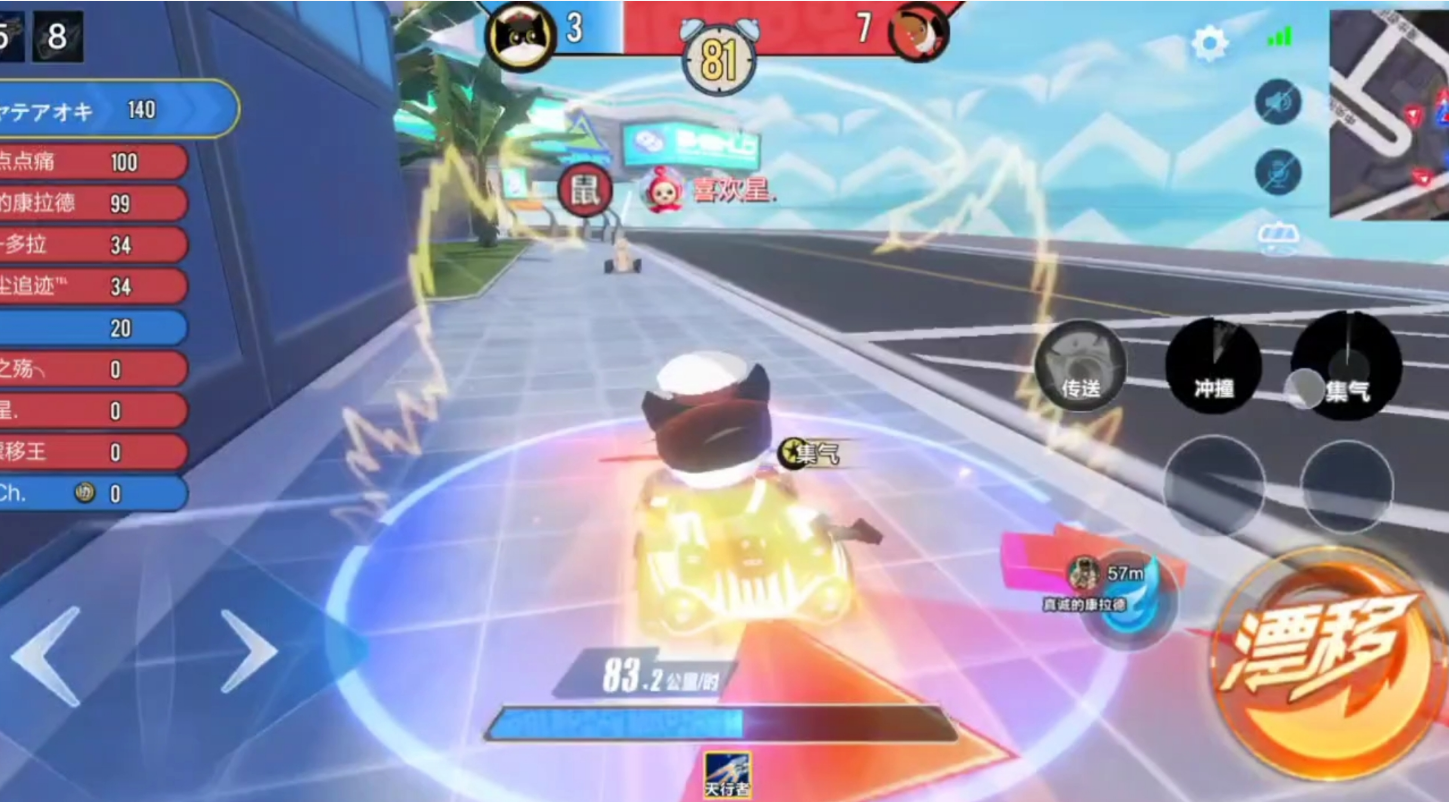This screenshot has width=1449, height=802.
Task: Open the minimap
Action: 1389,113
